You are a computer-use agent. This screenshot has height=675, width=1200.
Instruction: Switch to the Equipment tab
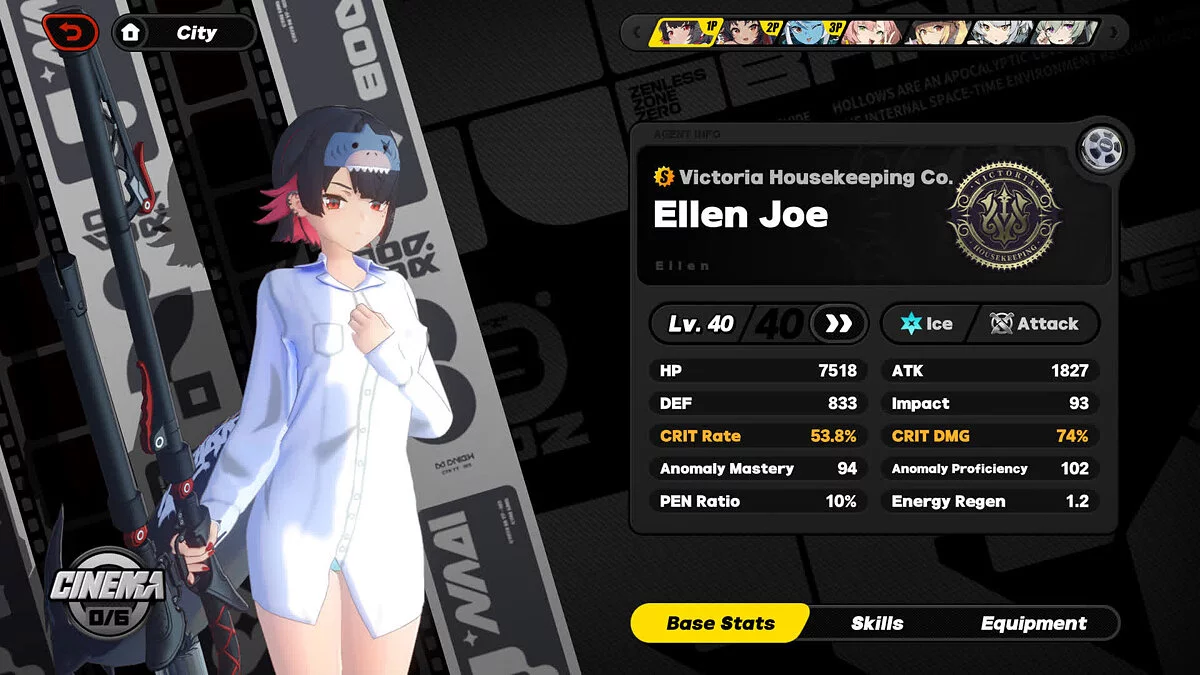(1033, 623)
